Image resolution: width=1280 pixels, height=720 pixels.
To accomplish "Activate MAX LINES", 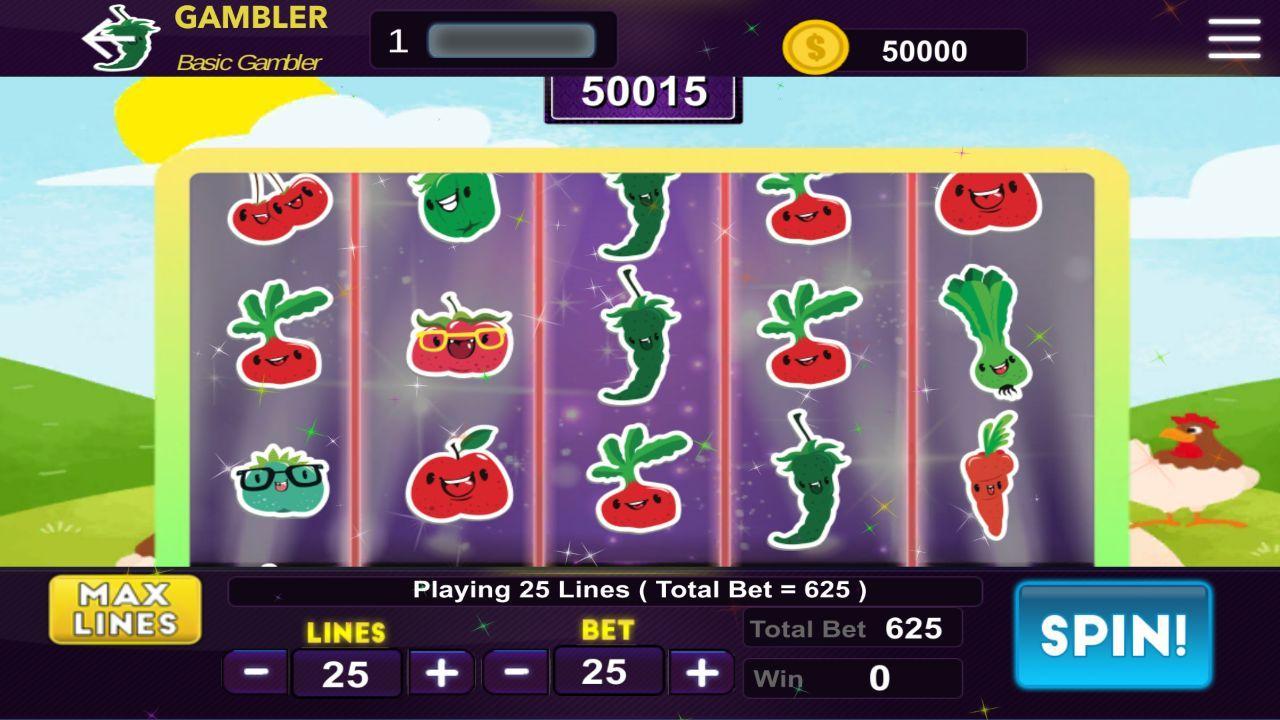I will point(124,610).
